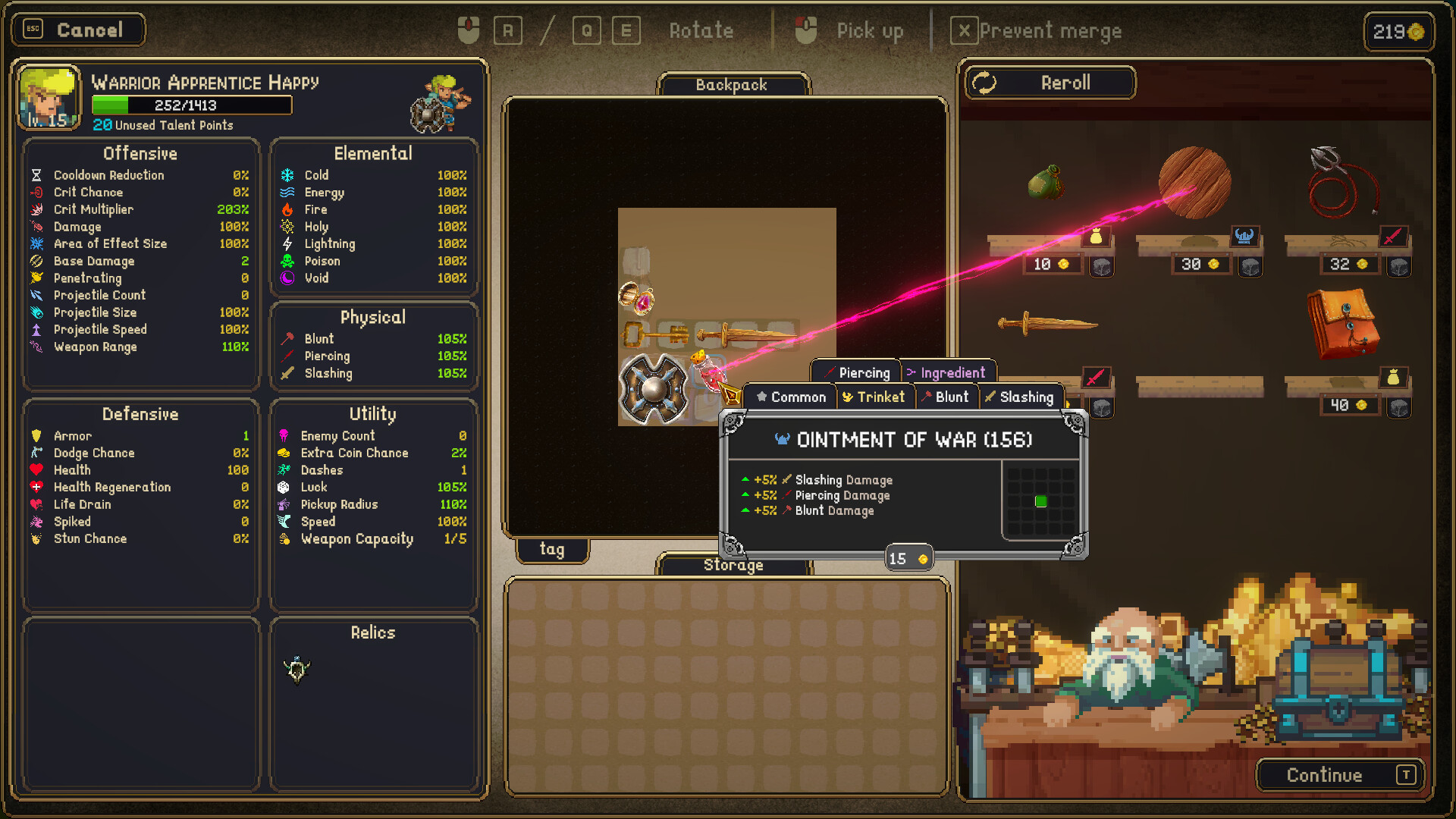Pick the golden key in the backpack
Image resolution: width=1456 pixels, height=819 pixels.
click(654, 334)
